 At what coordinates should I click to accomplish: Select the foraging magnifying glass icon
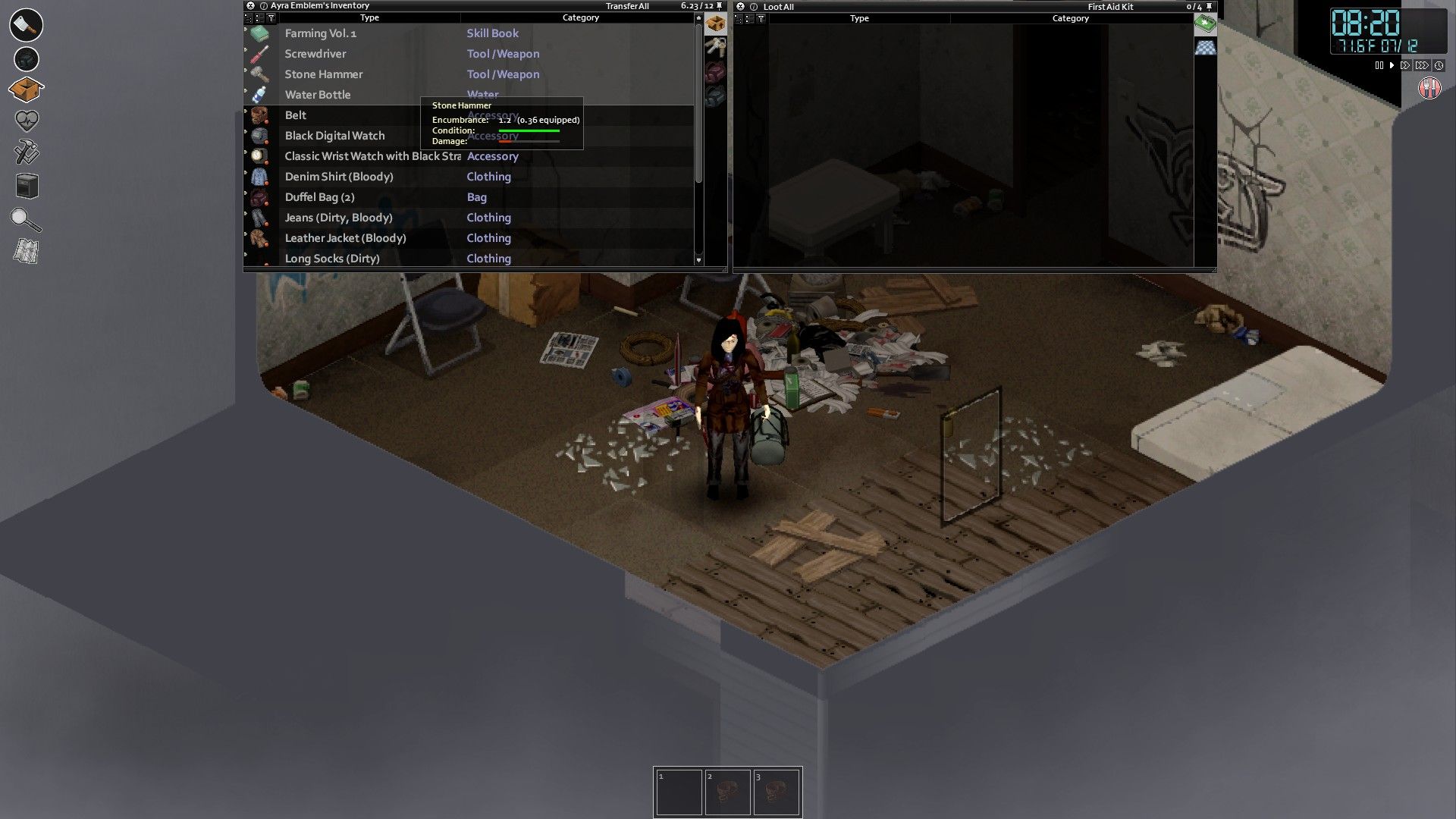tap(26, 220)
